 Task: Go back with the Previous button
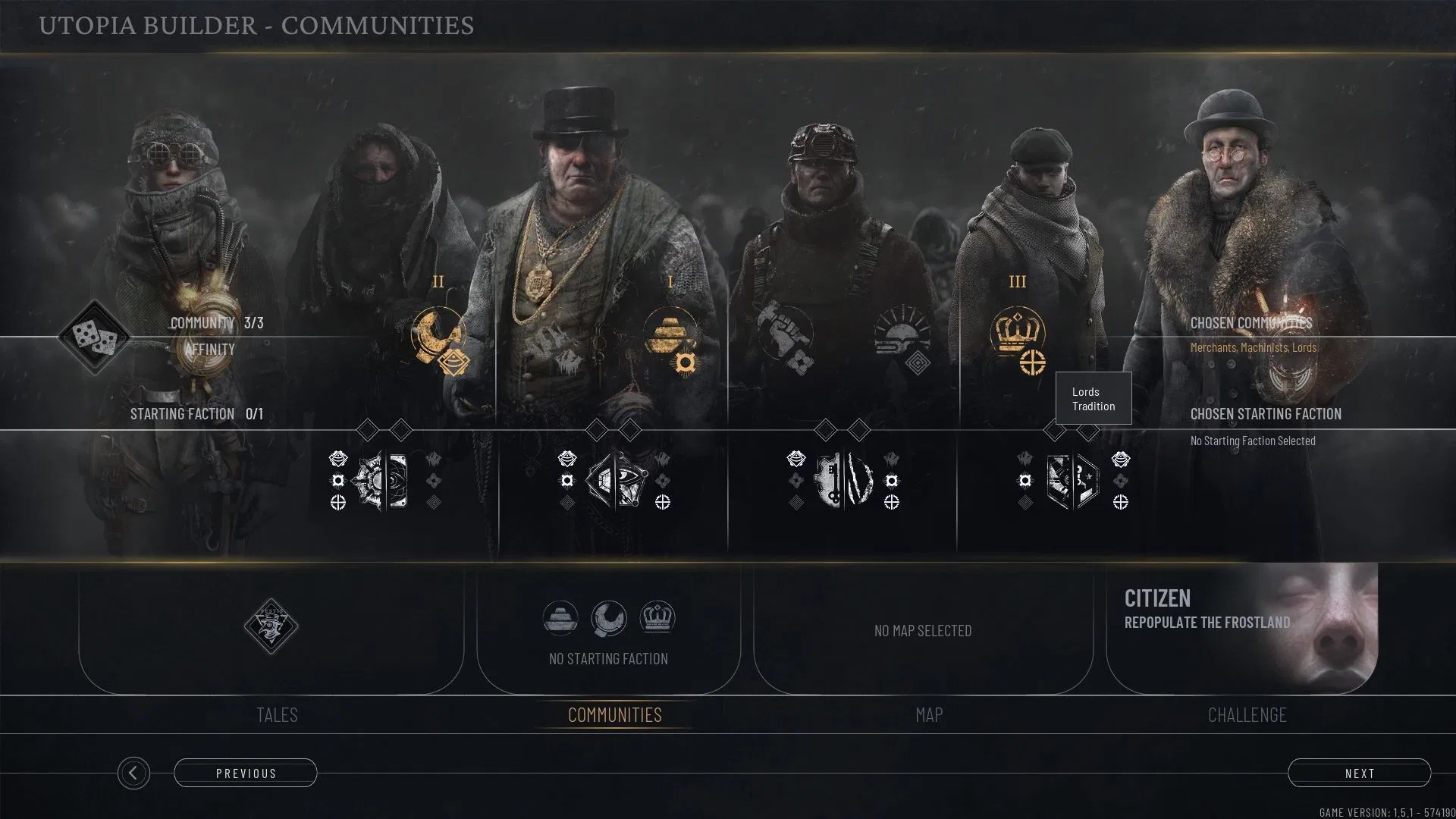coord(246,773)
